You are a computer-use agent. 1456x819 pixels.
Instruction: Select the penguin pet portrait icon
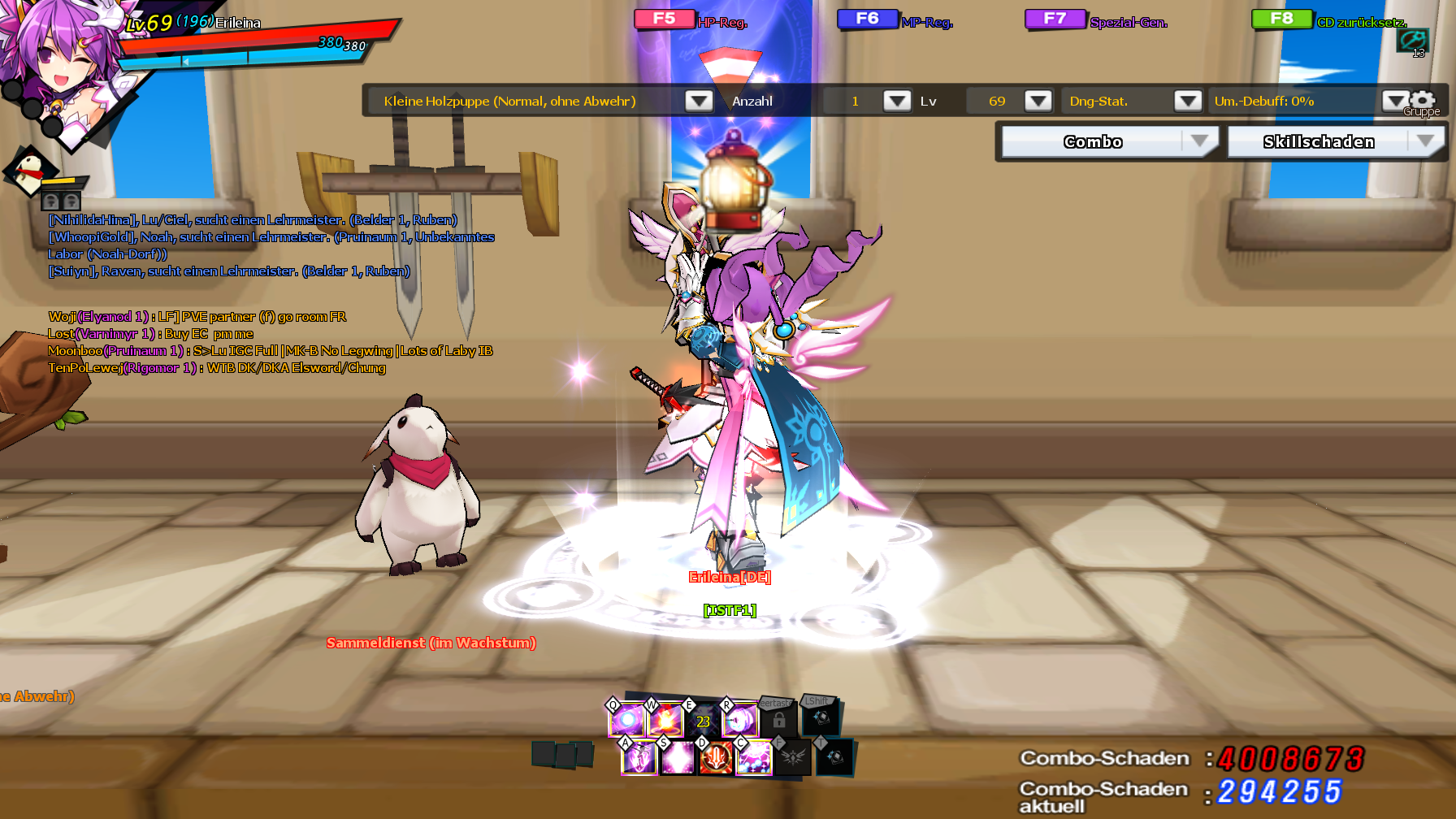pos(31,170)
